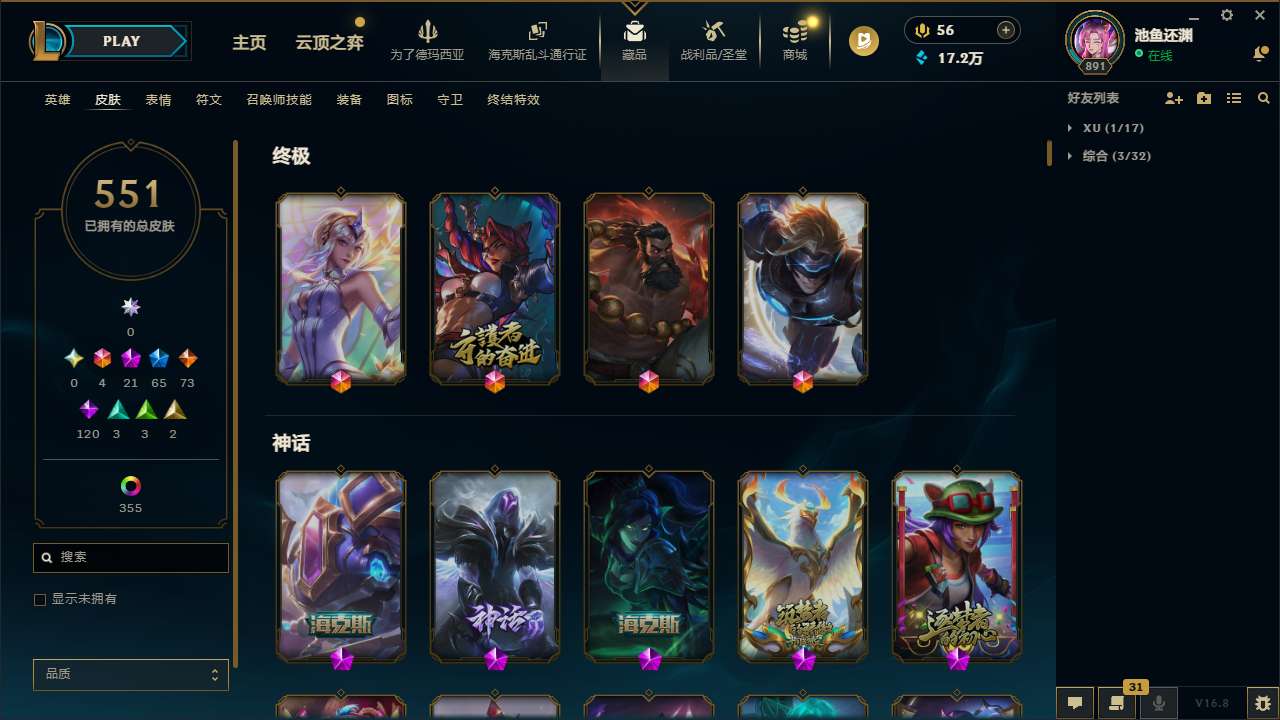Screen dimensions: 1280x720
Task: Open the 守护者的奋进 ultimate skin thumbnail
Action: click(495, 287)
